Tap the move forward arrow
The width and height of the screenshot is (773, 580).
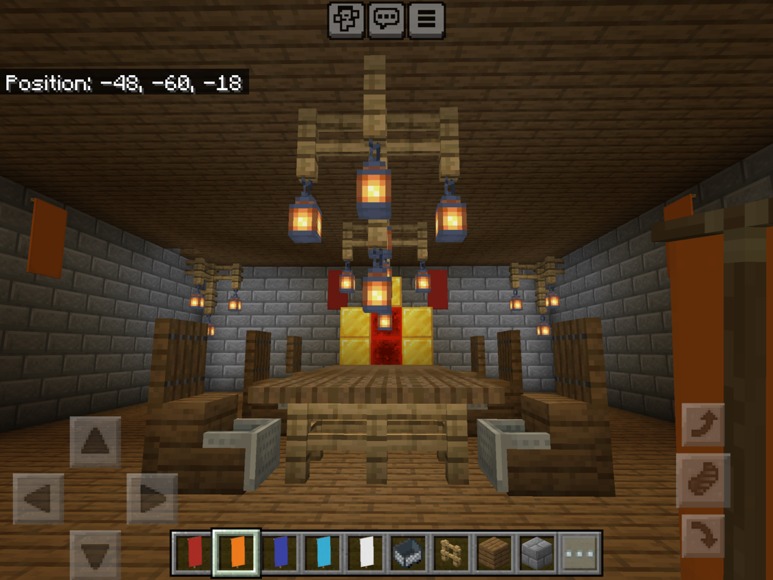tap(95, 441)
